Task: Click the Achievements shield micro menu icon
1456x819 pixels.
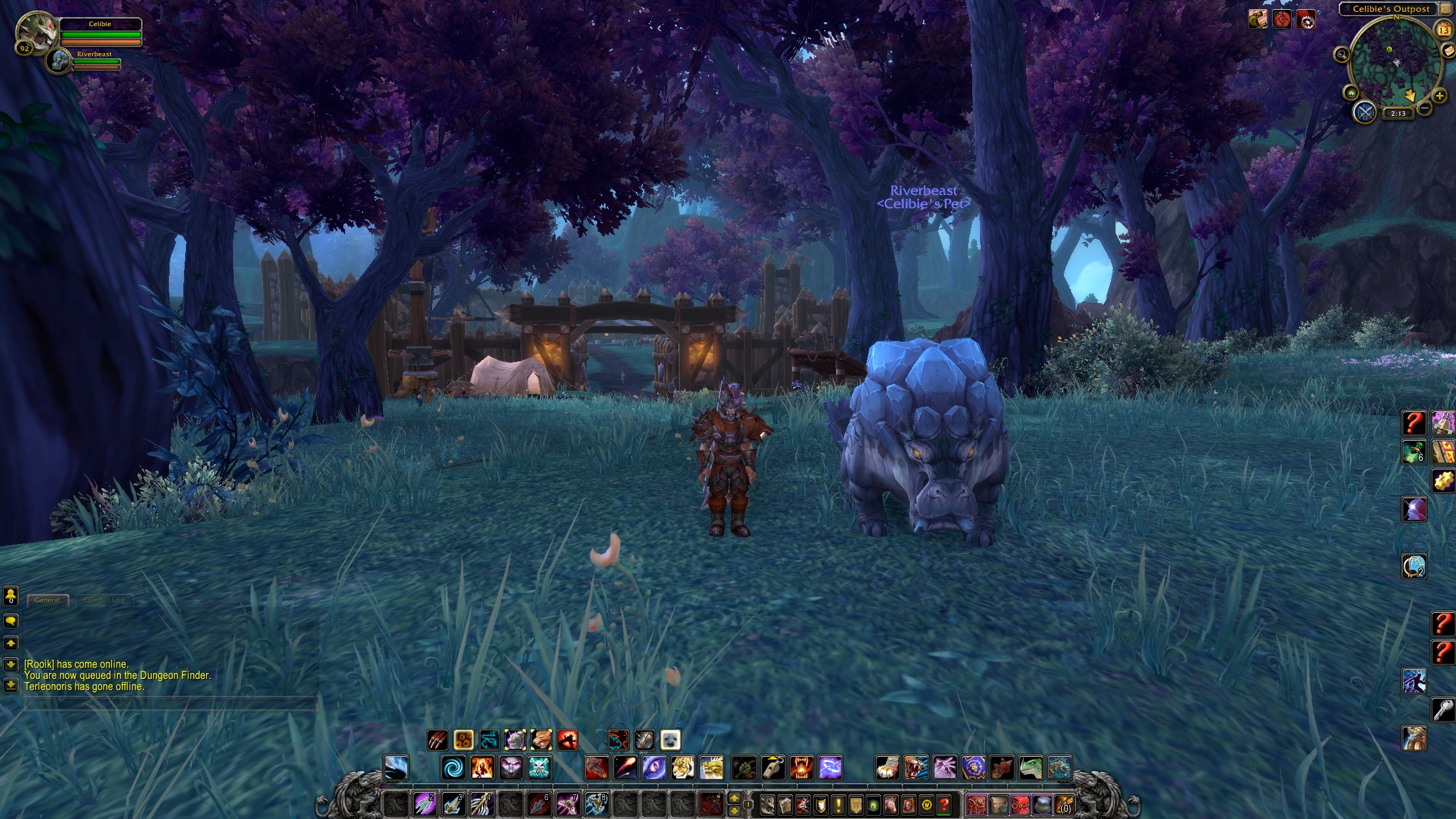Action: click(x=820, y=805)
